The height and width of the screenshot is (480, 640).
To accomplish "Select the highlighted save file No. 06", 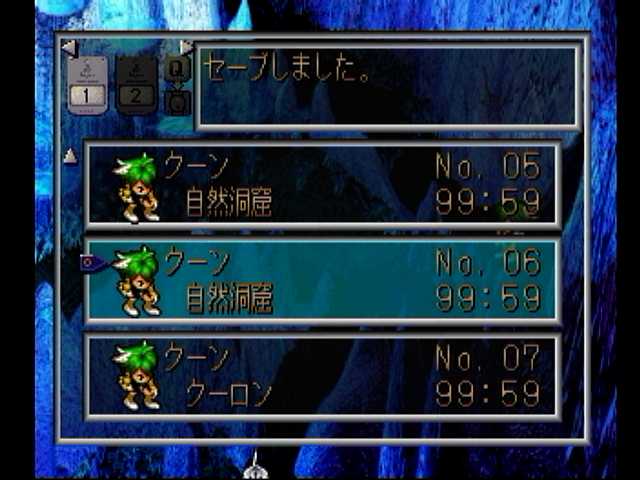I will 322,281.
